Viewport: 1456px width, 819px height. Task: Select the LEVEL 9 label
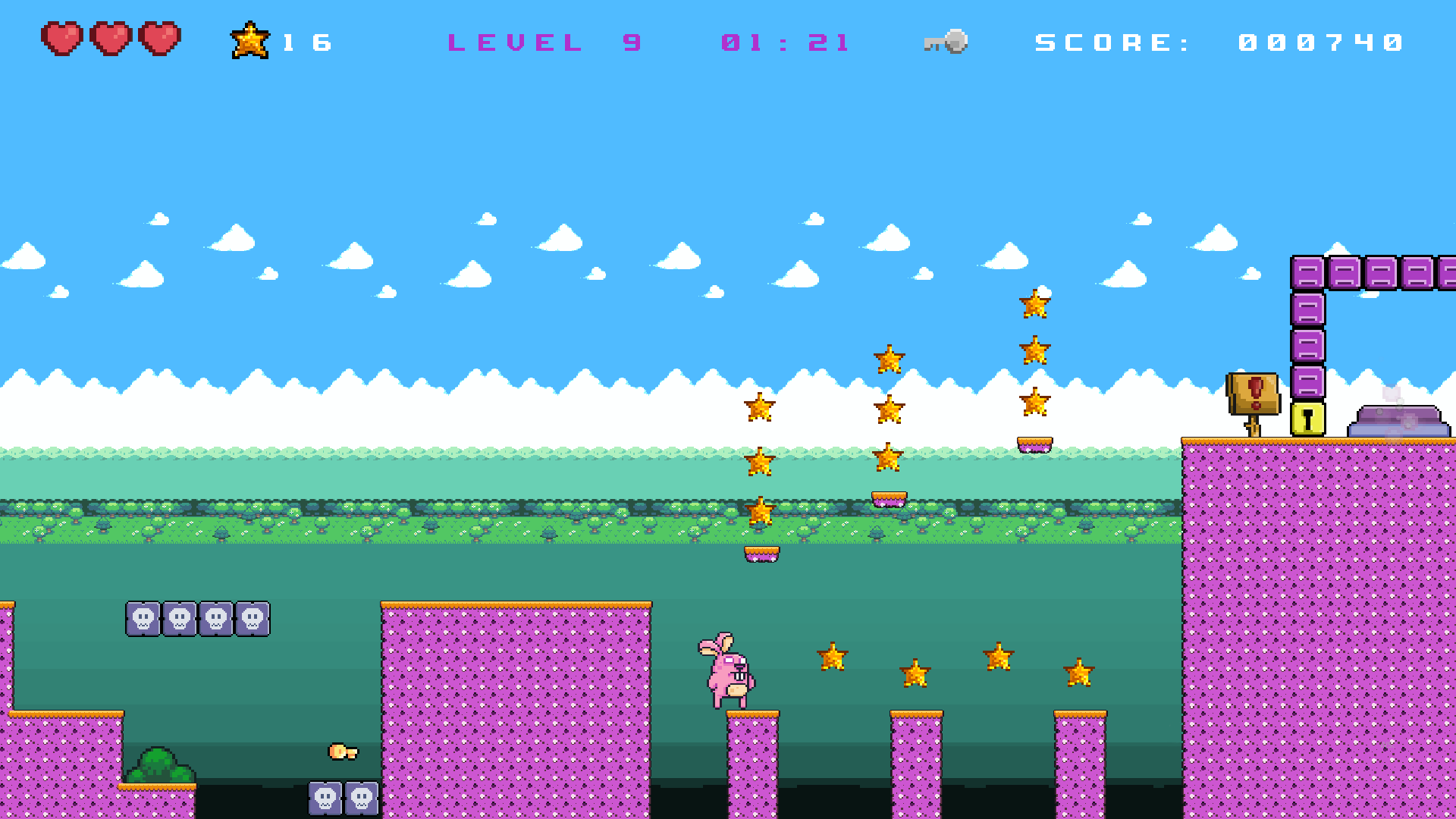point(544,42)
